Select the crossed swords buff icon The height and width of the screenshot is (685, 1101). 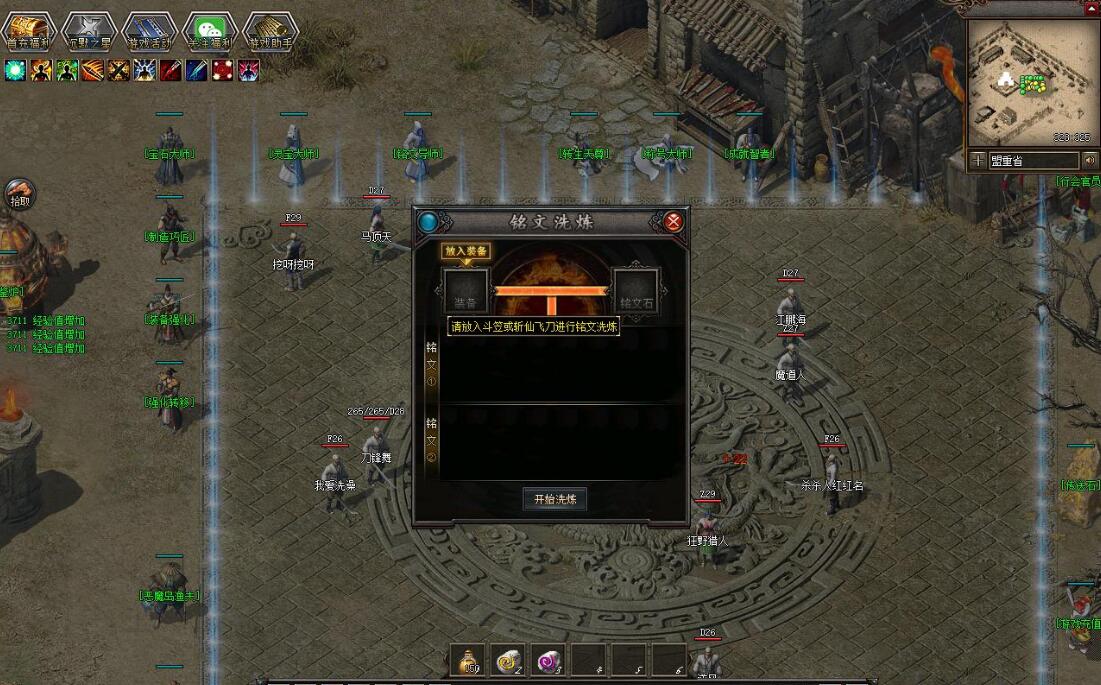coord(119,70)
